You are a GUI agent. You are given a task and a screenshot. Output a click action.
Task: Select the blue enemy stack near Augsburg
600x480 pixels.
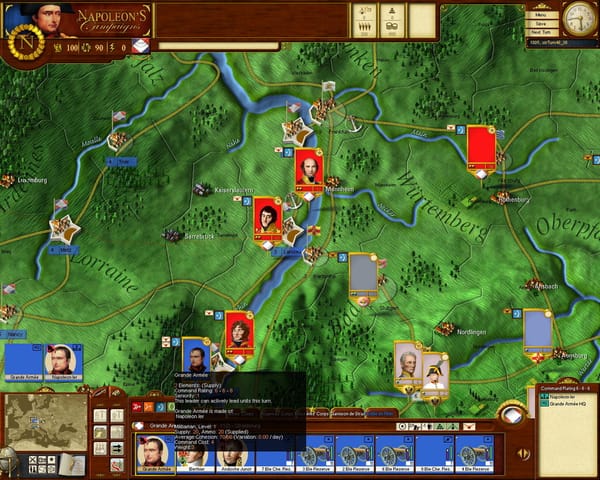click(537, 329)
